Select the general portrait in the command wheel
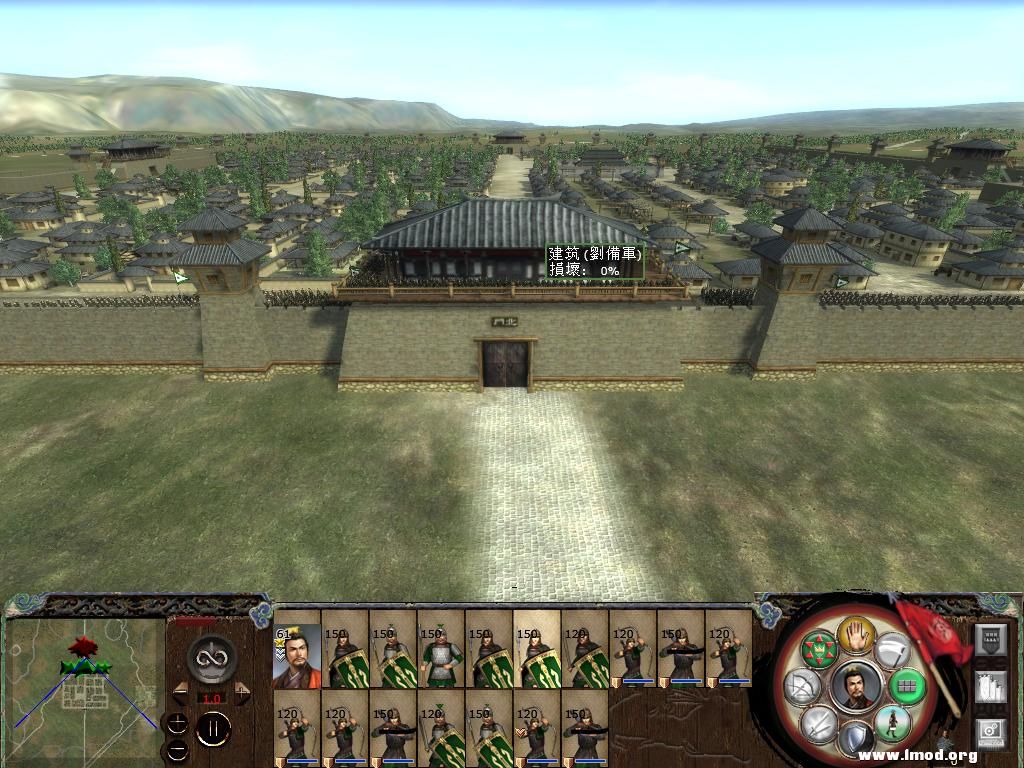1024x768 pixels. click(x=856, y=686)
